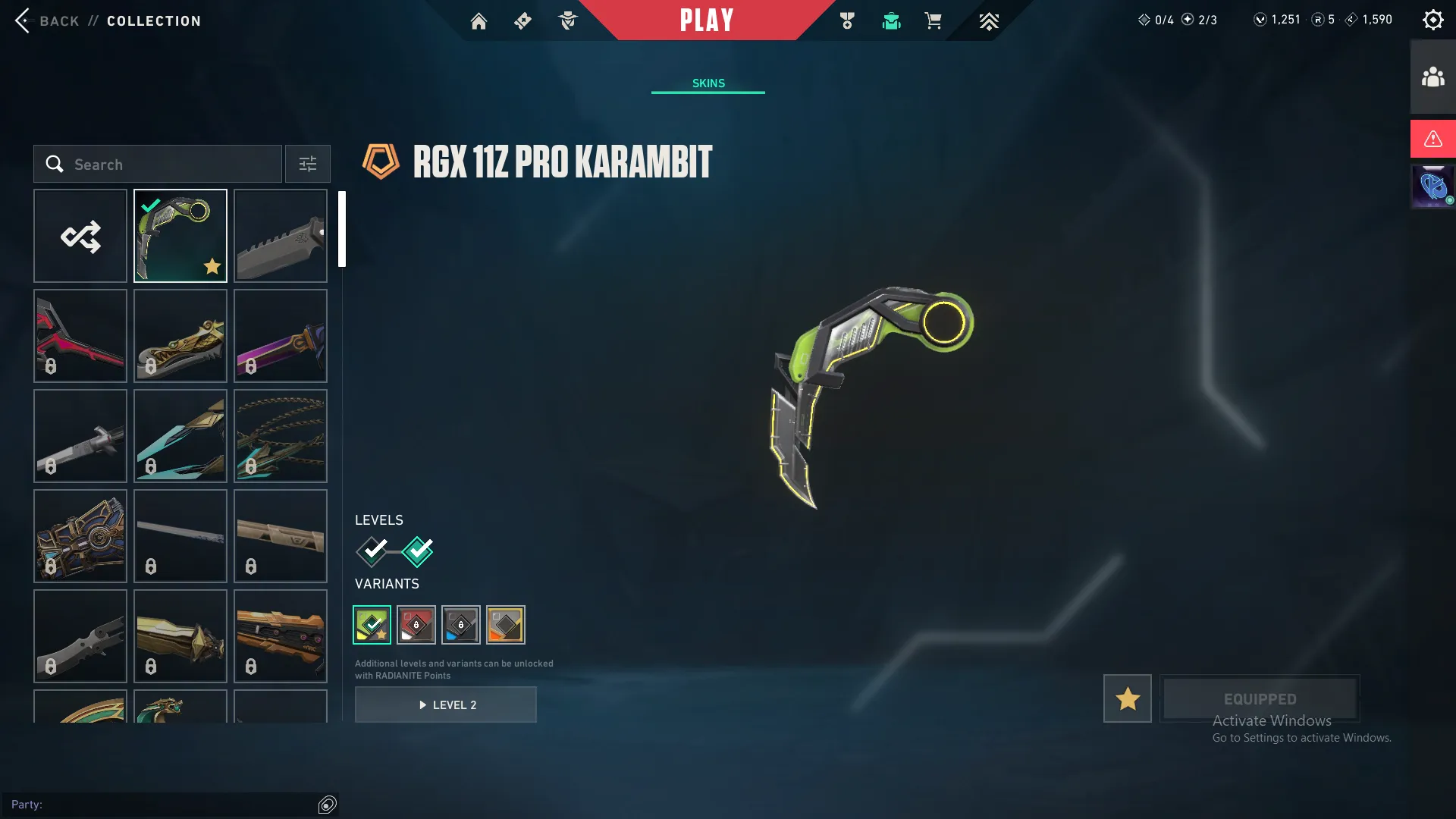
Task: Select Level 2 checkmark under LEVELS
Action: (416, 551)
